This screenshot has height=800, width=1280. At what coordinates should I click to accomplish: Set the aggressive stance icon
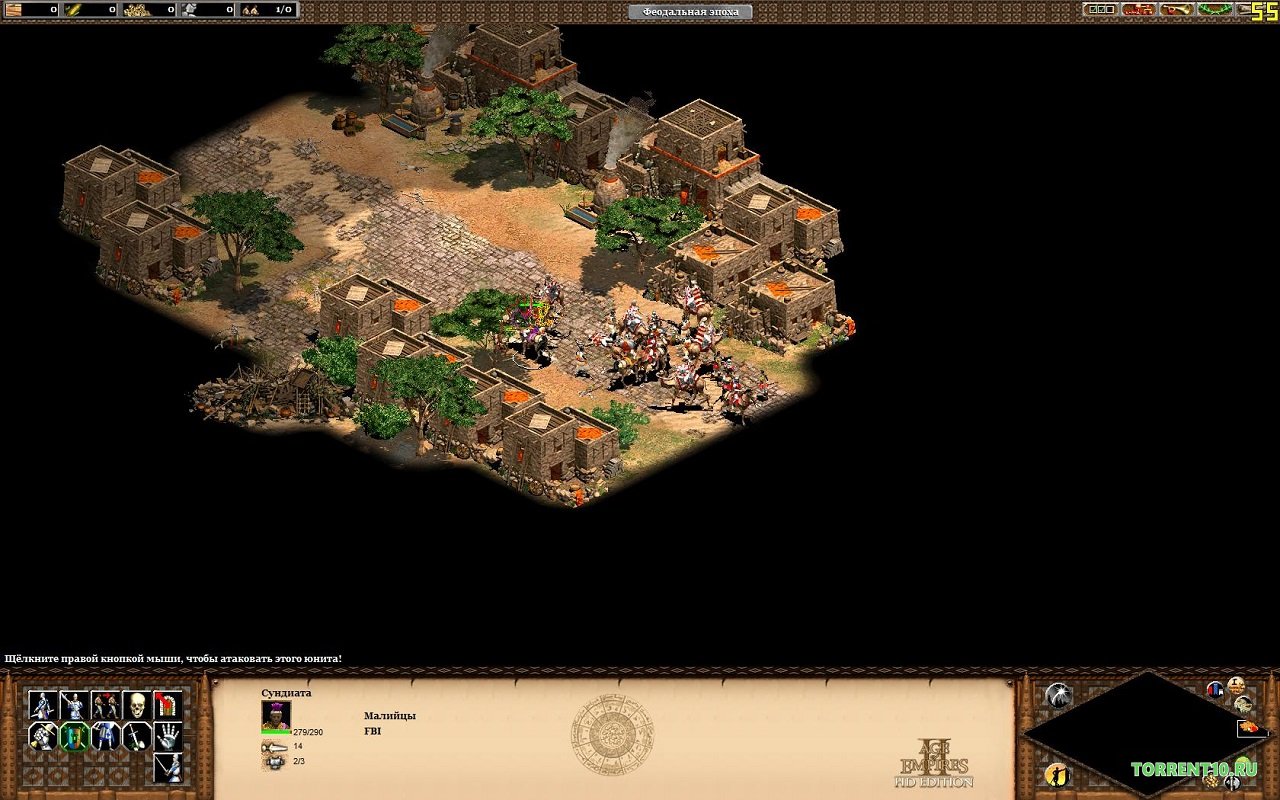[42, 737]
